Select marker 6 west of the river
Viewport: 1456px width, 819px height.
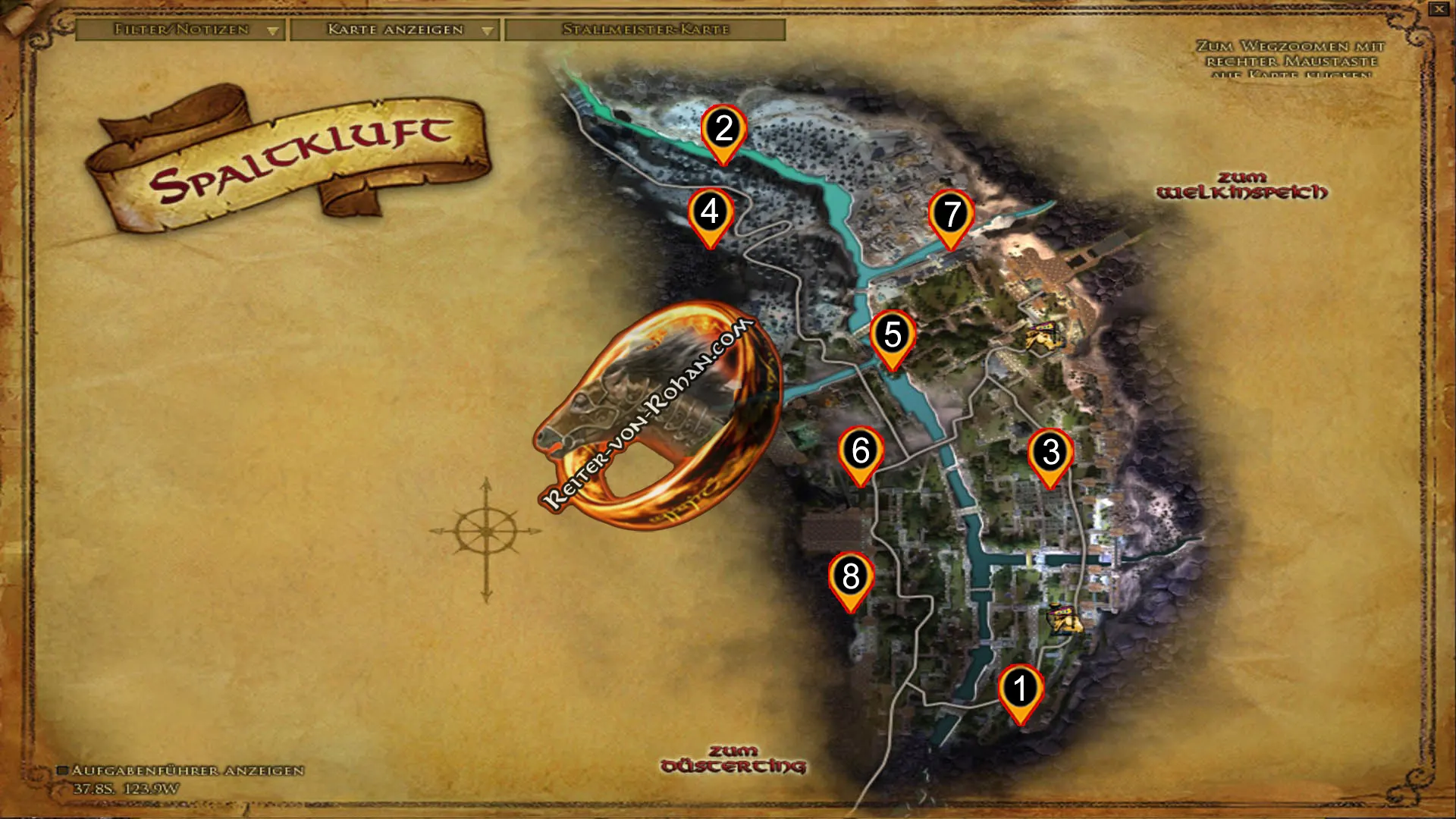click(860, 451)
